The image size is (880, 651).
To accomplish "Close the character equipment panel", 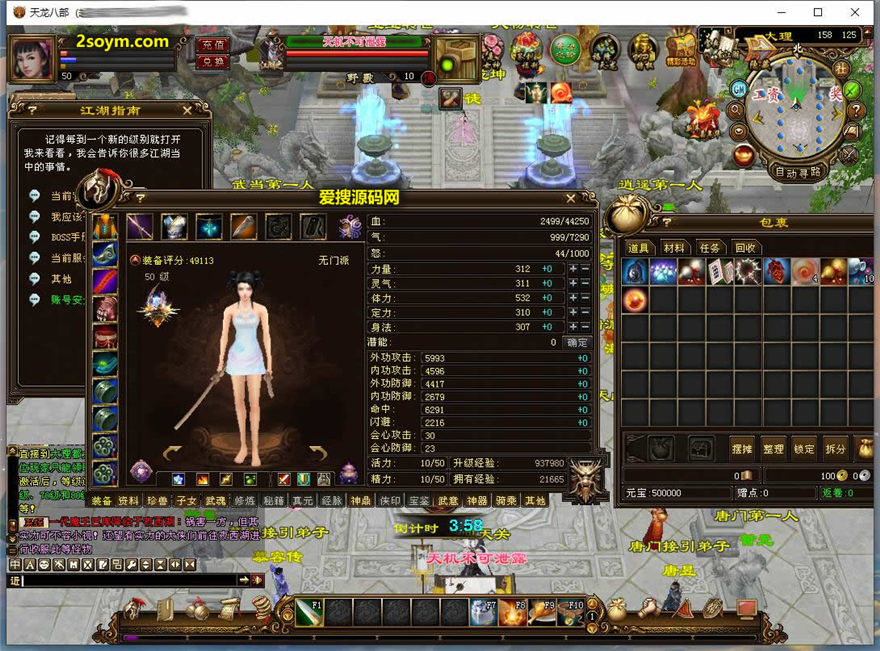I will click(x=571, y=198).
